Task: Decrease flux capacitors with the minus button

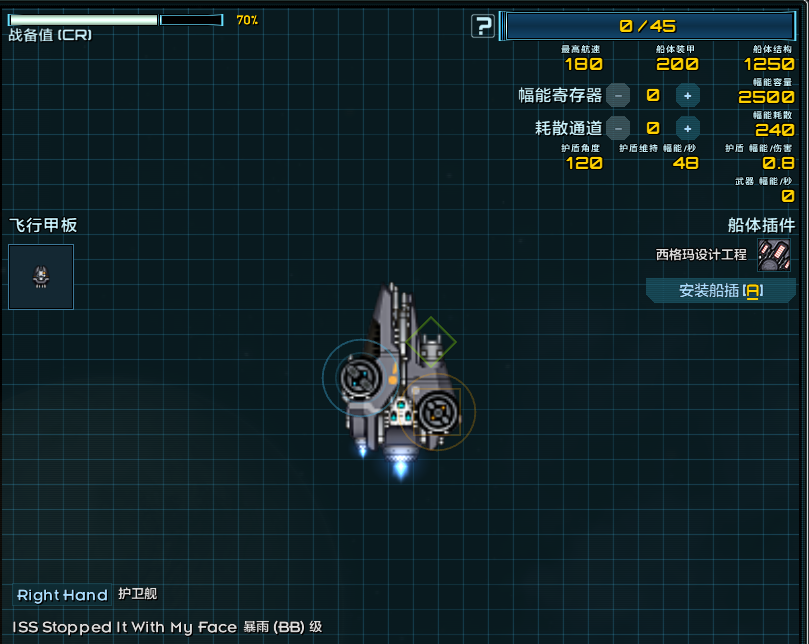Action: pyautogui.click(x=618, y=95)
